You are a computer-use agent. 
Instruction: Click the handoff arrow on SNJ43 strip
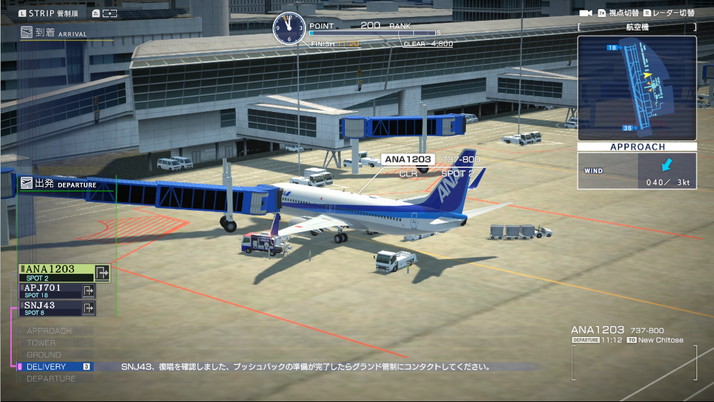(89, 308)
